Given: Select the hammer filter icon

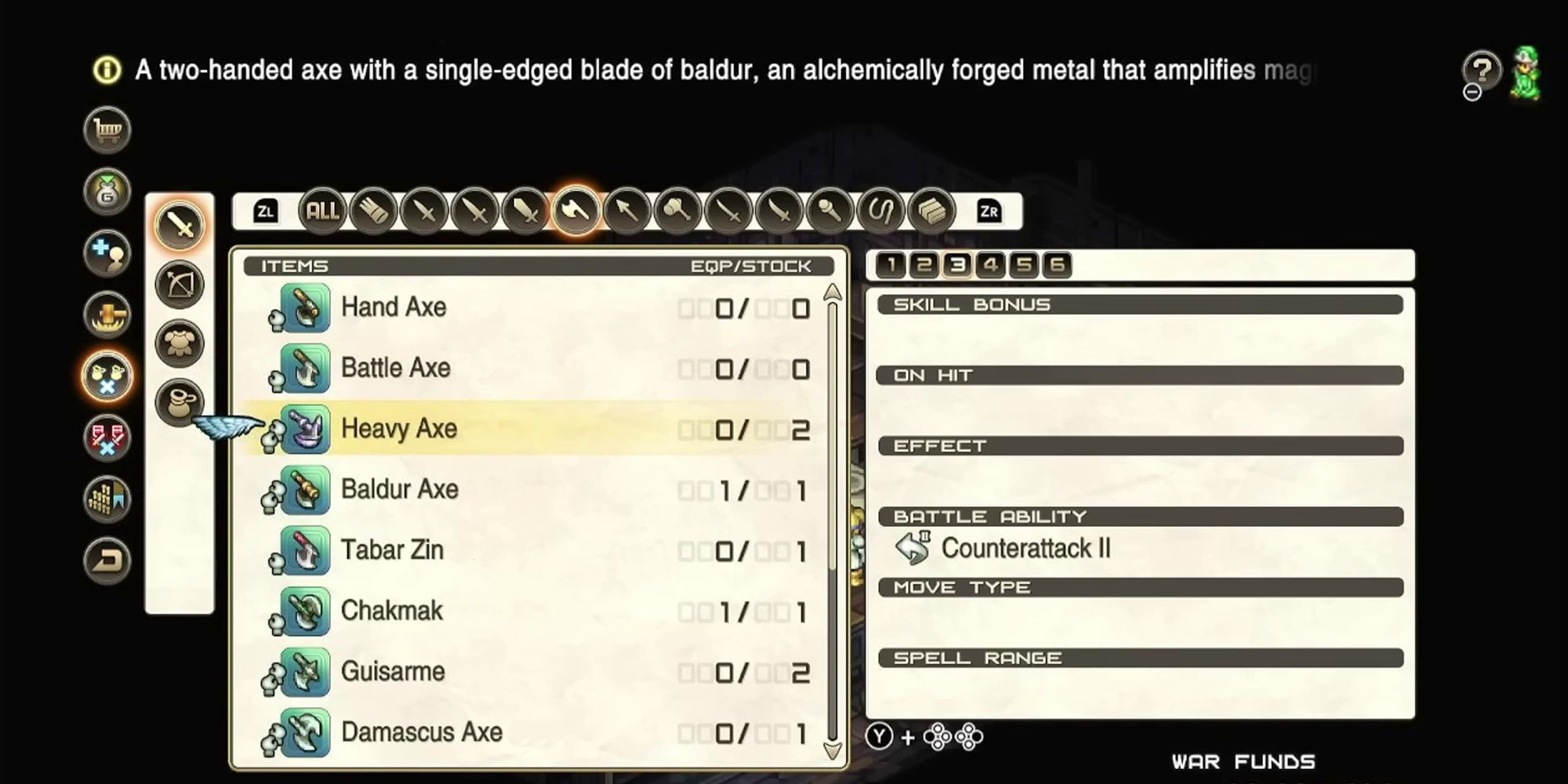Looking at the screenshot, I should pyautogui.click(x=678, y=210).
